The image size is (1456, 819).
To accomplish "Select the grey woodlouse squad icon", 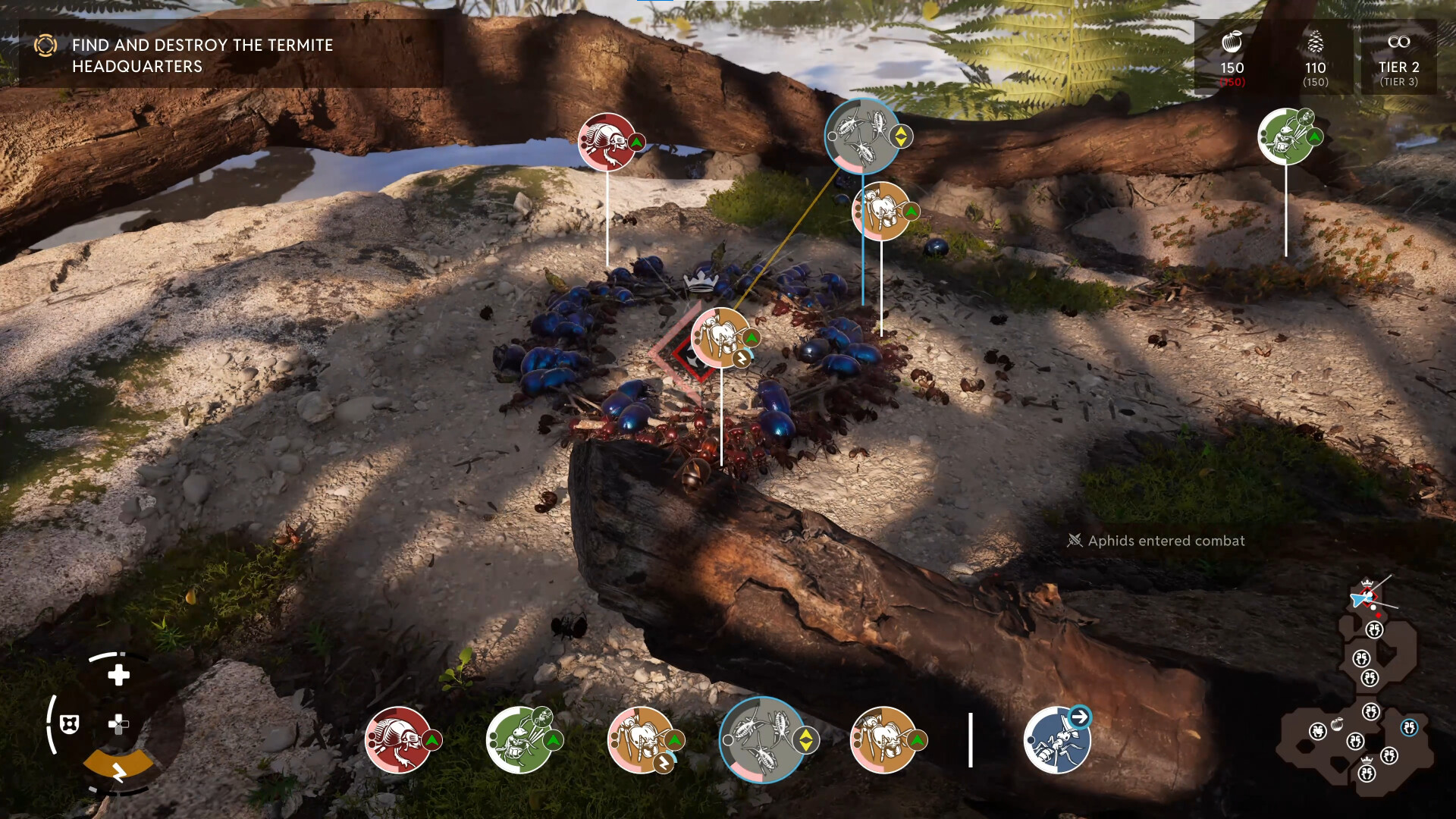I will tap(762, 739).
